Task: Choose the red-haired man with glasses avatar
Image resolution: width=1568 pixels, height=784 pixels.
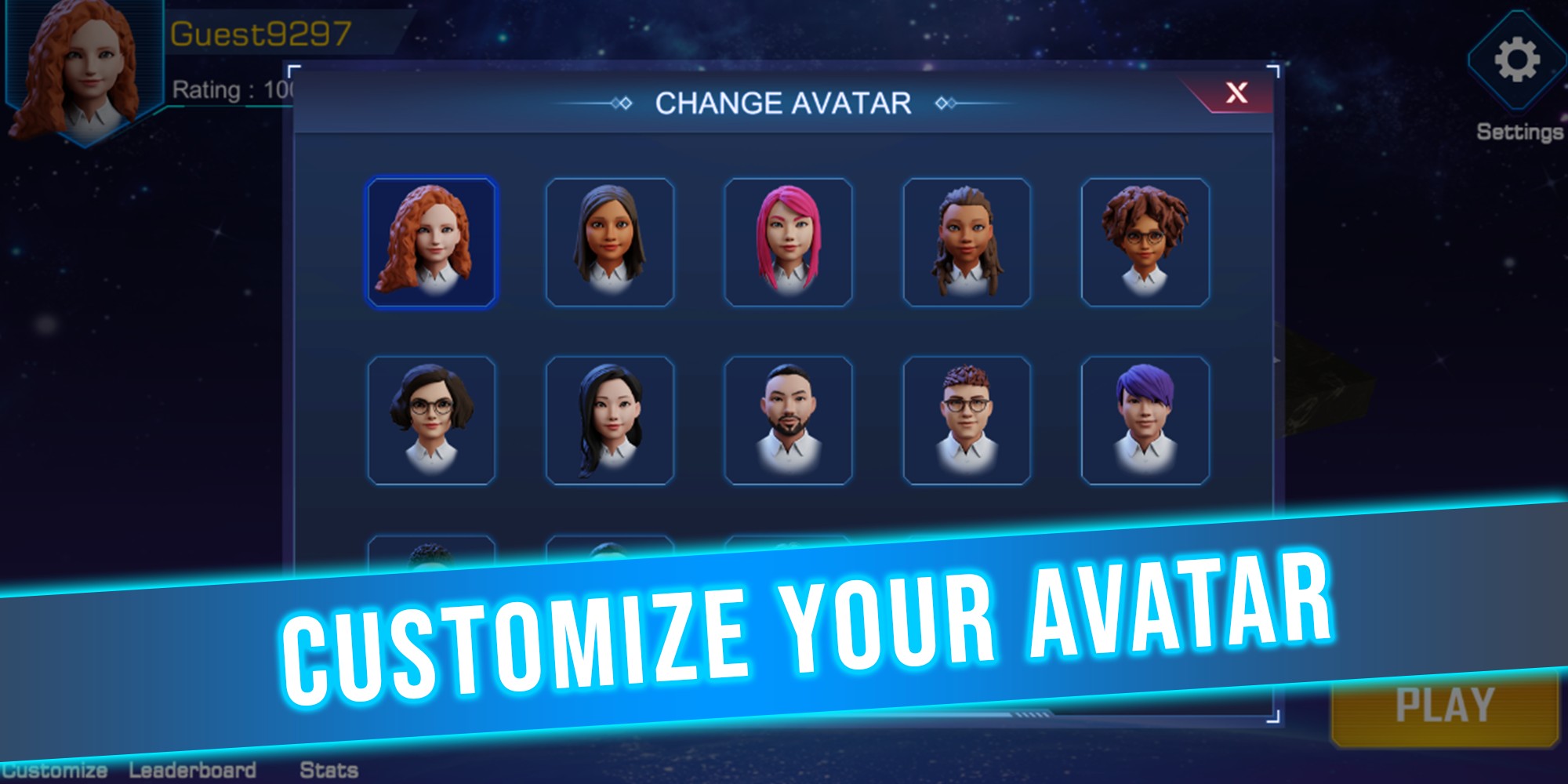Action: [967, 420]
